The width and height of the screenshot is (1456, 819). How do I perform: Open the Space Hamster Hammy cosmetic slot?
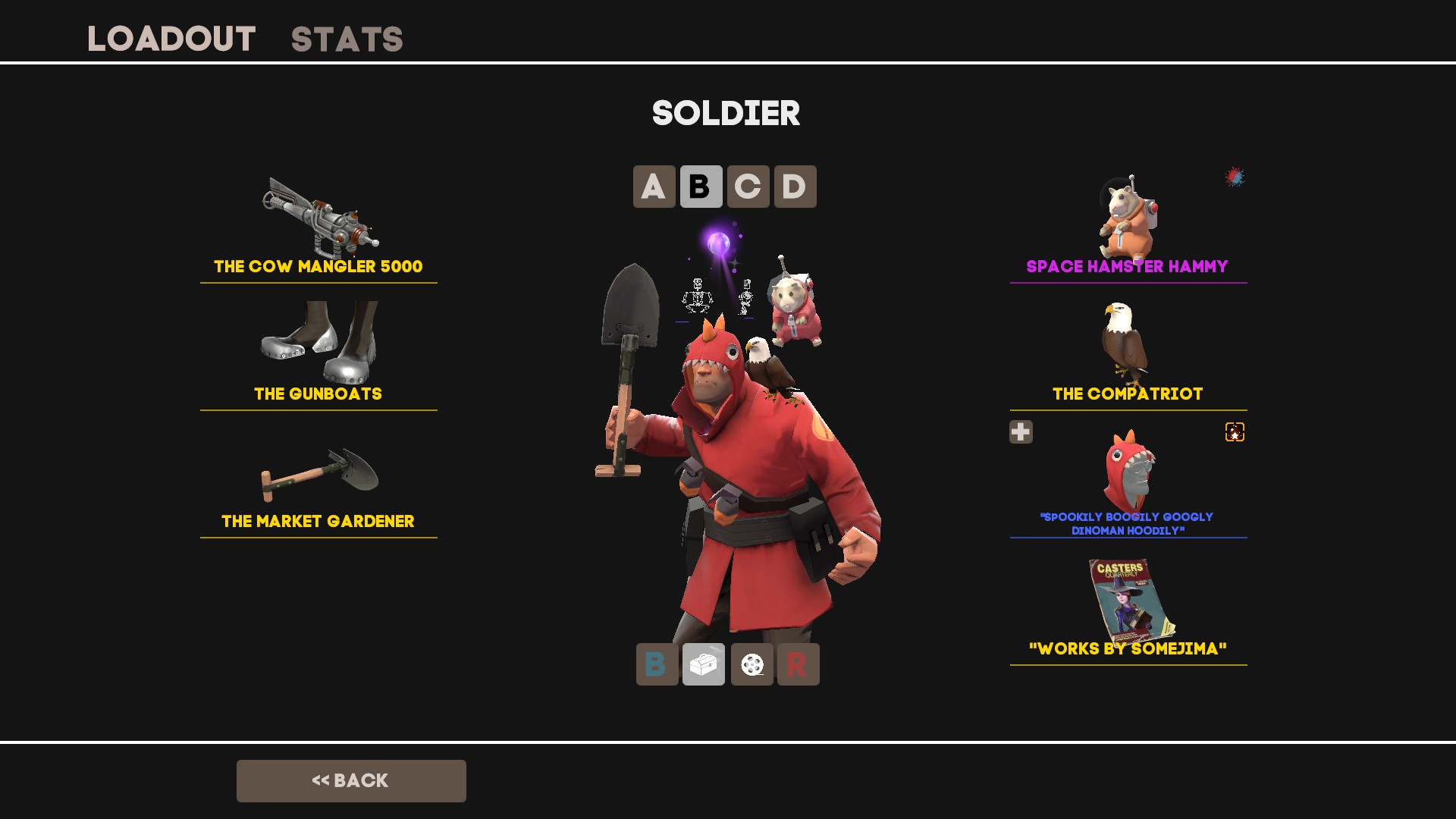pos(1128,227)
